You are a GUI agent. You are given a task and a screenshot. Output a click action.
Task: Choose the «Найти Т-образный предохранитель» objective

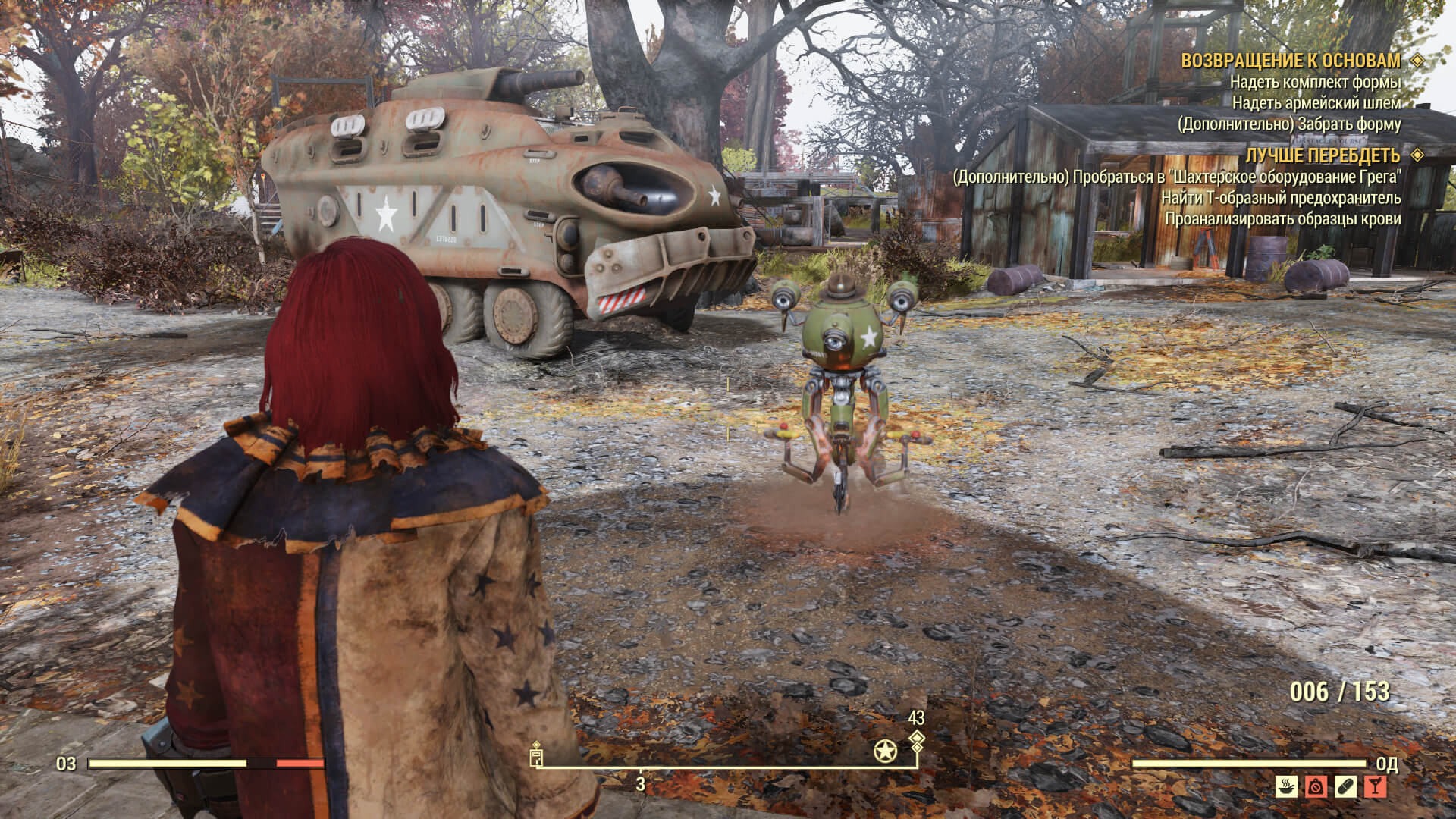click(1281, 199)
